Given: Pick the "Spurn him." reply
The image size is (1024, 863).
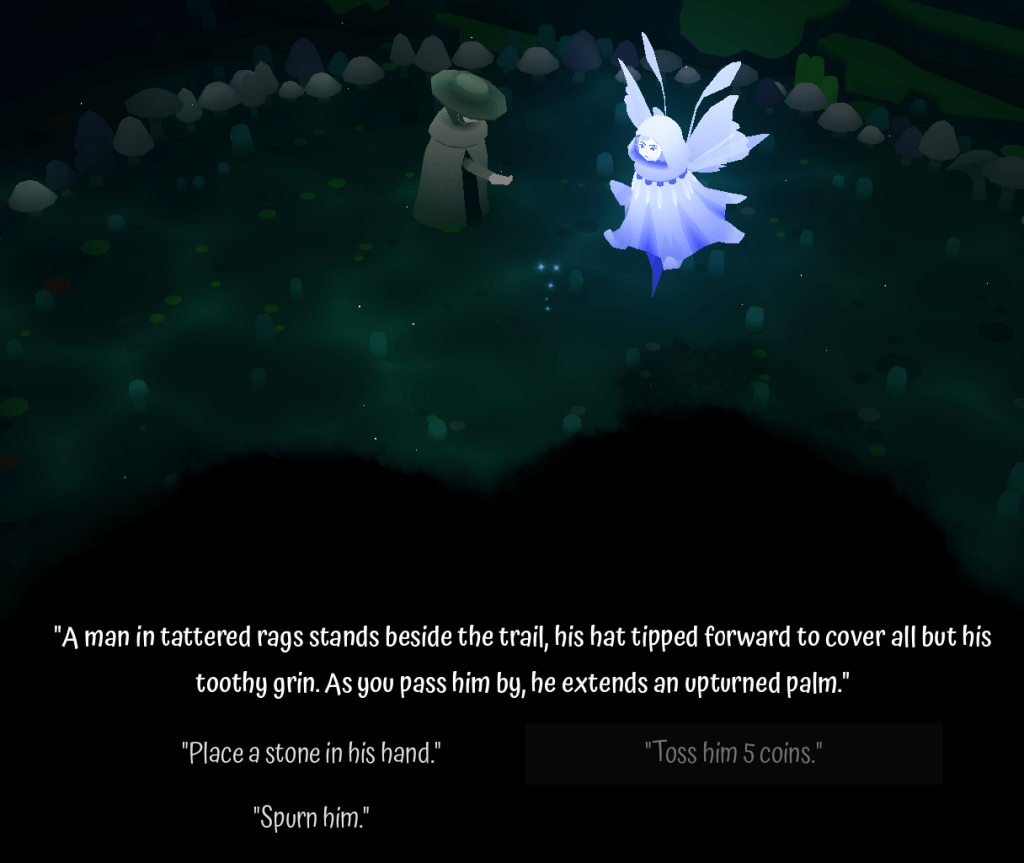Looking at the screenshot, I should tap(311, 818).
